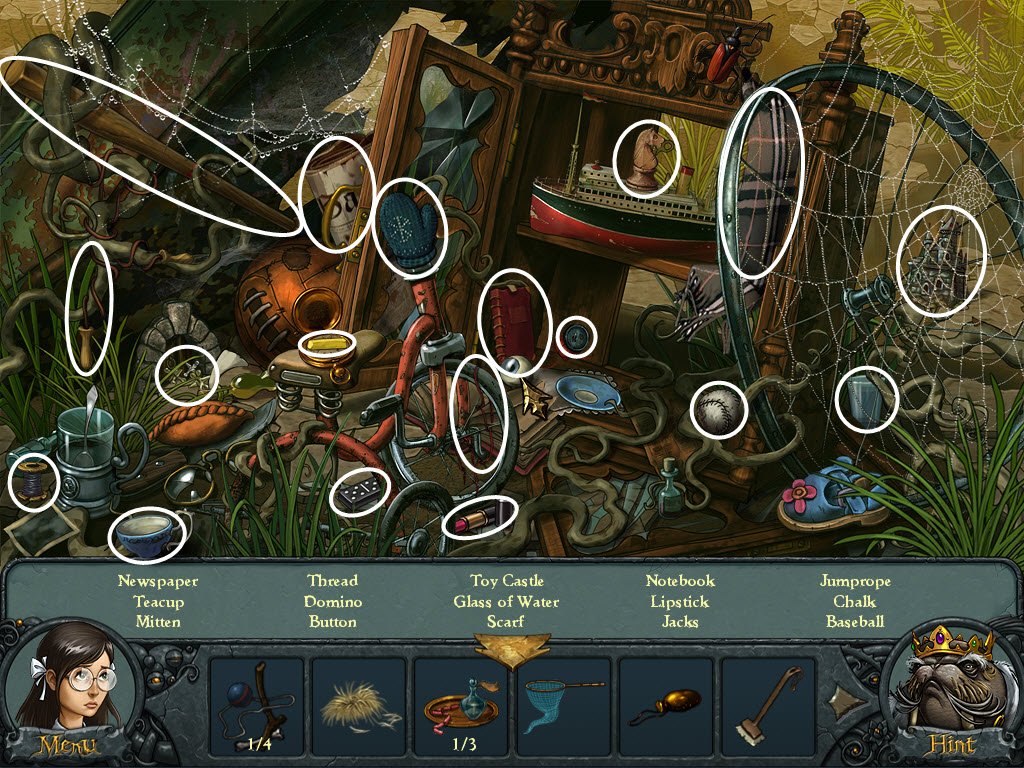Select the golden flask inventory slot
The width and height of the screenshot is (1024, 768).
(666, 705)
